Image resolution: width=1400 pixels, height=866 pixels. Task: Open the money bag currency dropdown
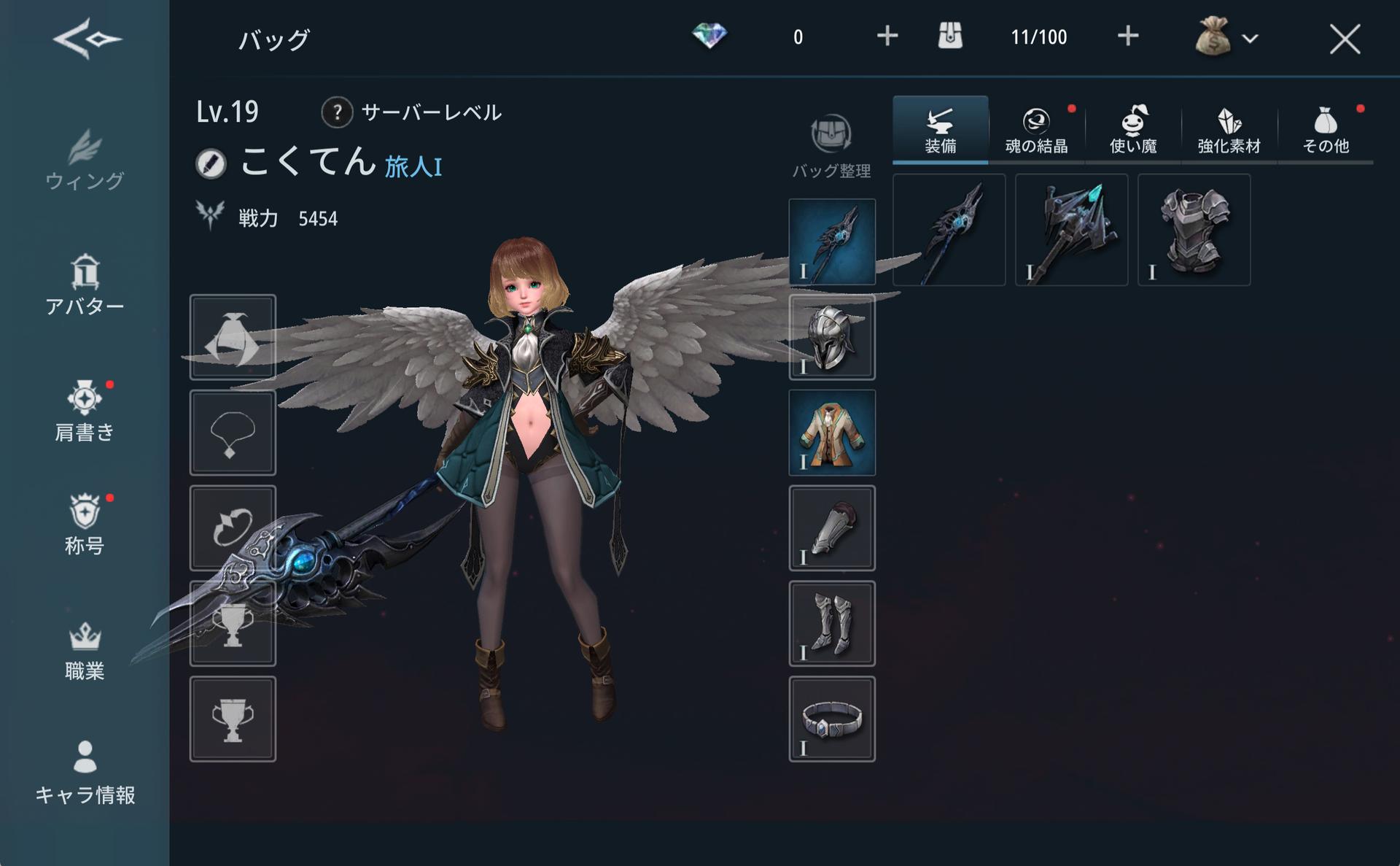(1226, 37)
